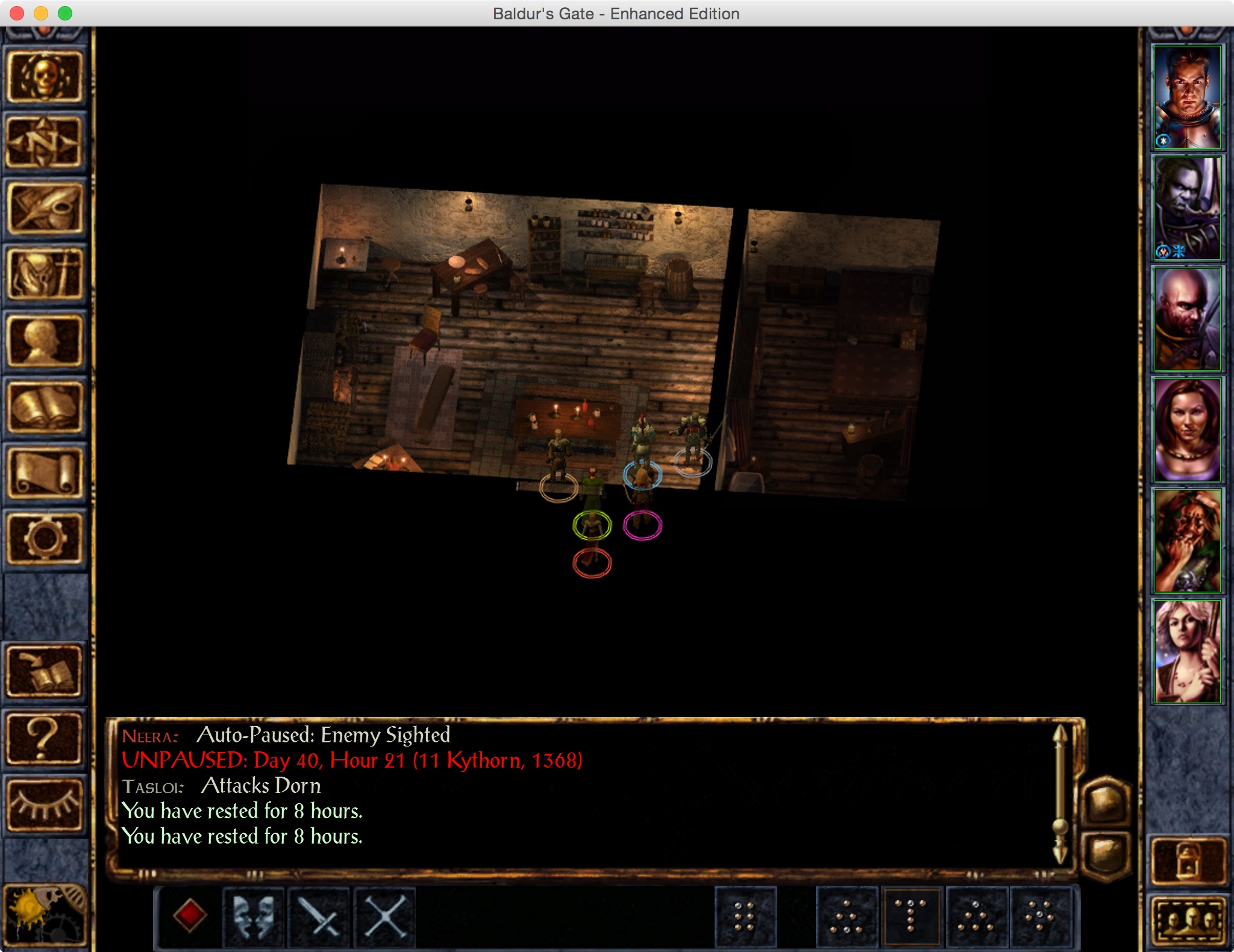The height and width of the screenshot is (952, 1234).
Task: Open the area map with the compass button
Action: pos(45,143)
